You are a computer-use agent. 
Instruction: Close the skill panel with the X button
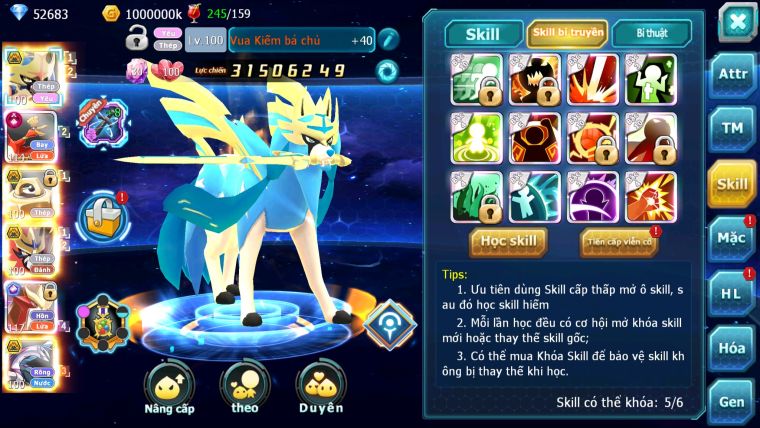[x=736, y=21]
